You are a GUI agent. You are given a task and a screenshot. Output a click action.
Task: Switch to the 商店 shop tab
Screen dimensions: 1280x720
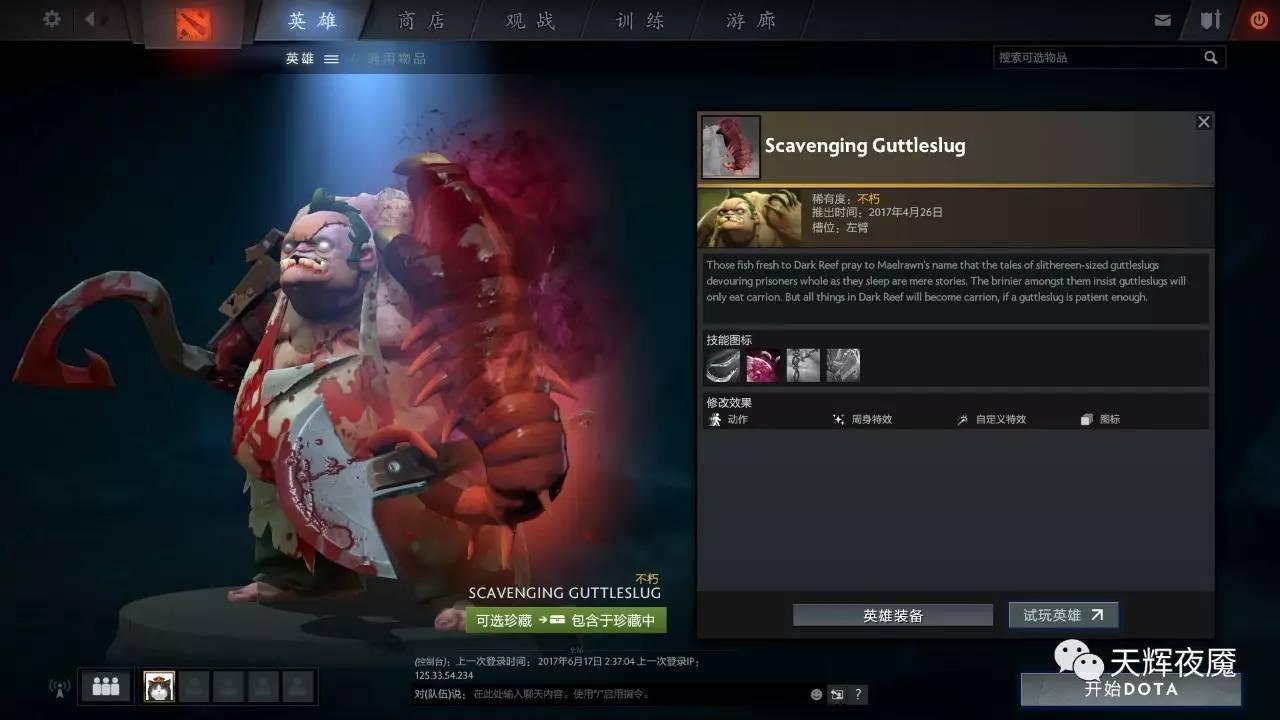(x=421, y=20)
